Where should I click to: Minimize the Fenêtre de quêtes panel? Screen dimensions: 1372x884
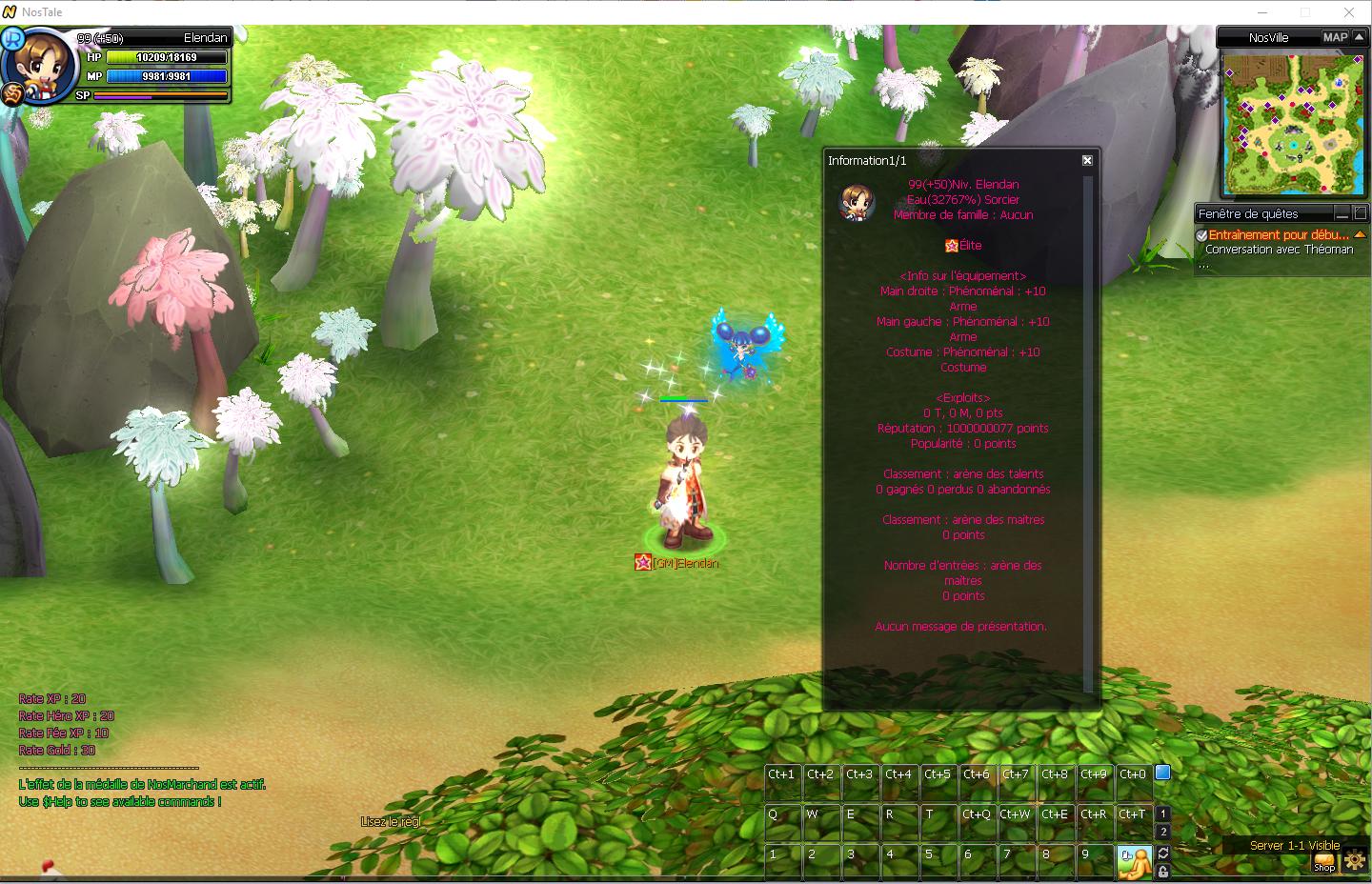coord(1342,213)
